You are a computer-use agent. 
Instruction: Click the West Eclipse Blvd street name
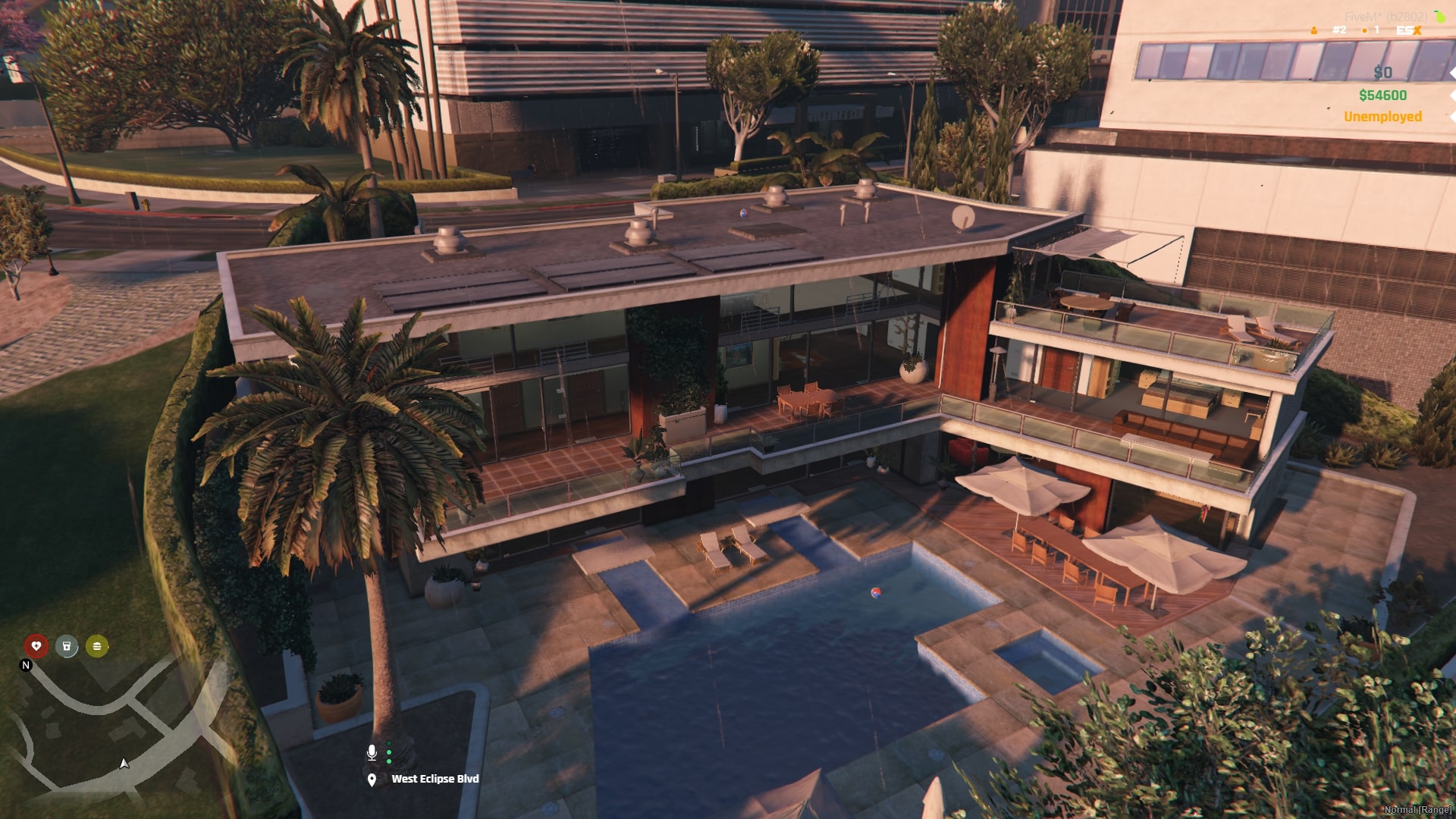435,778
